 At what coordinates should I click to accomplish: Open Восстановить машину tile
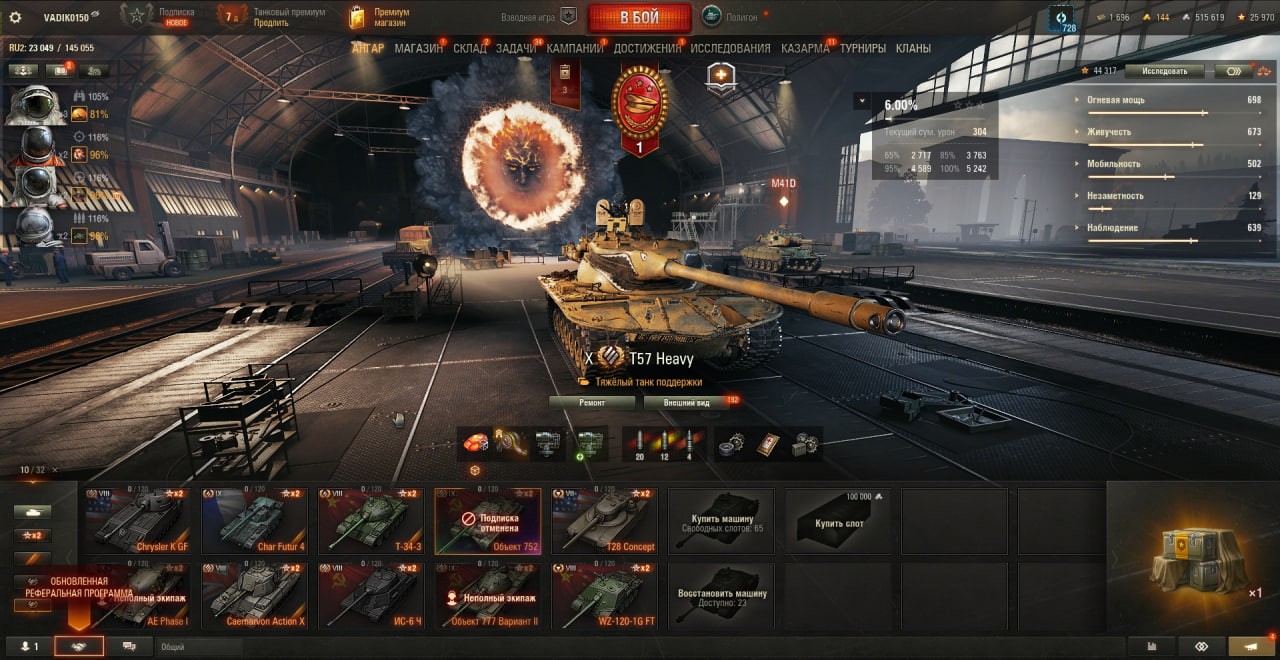click(x=720, y=596)
